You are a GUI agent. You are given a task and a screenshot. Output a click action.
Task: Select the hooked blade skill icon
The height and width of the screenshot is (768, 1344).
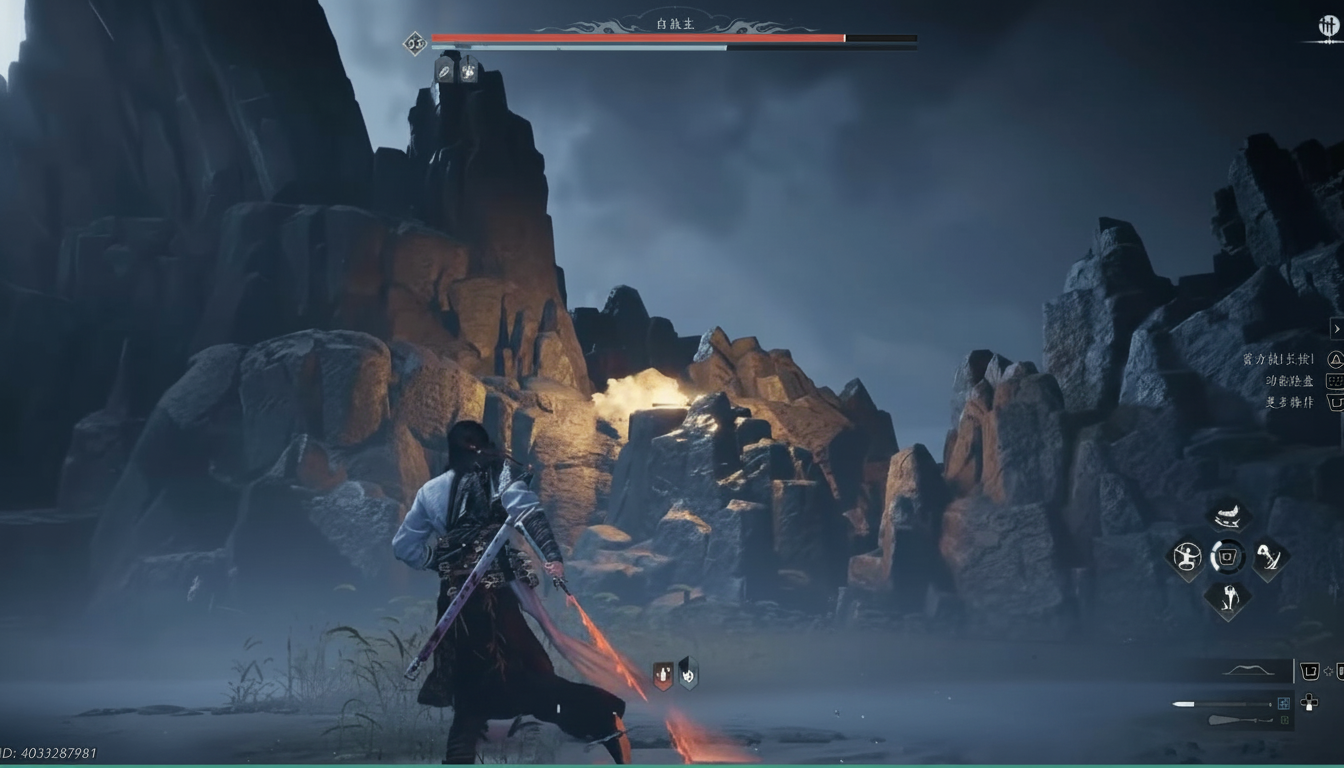pyautogui.click(x=1268, y=558)
